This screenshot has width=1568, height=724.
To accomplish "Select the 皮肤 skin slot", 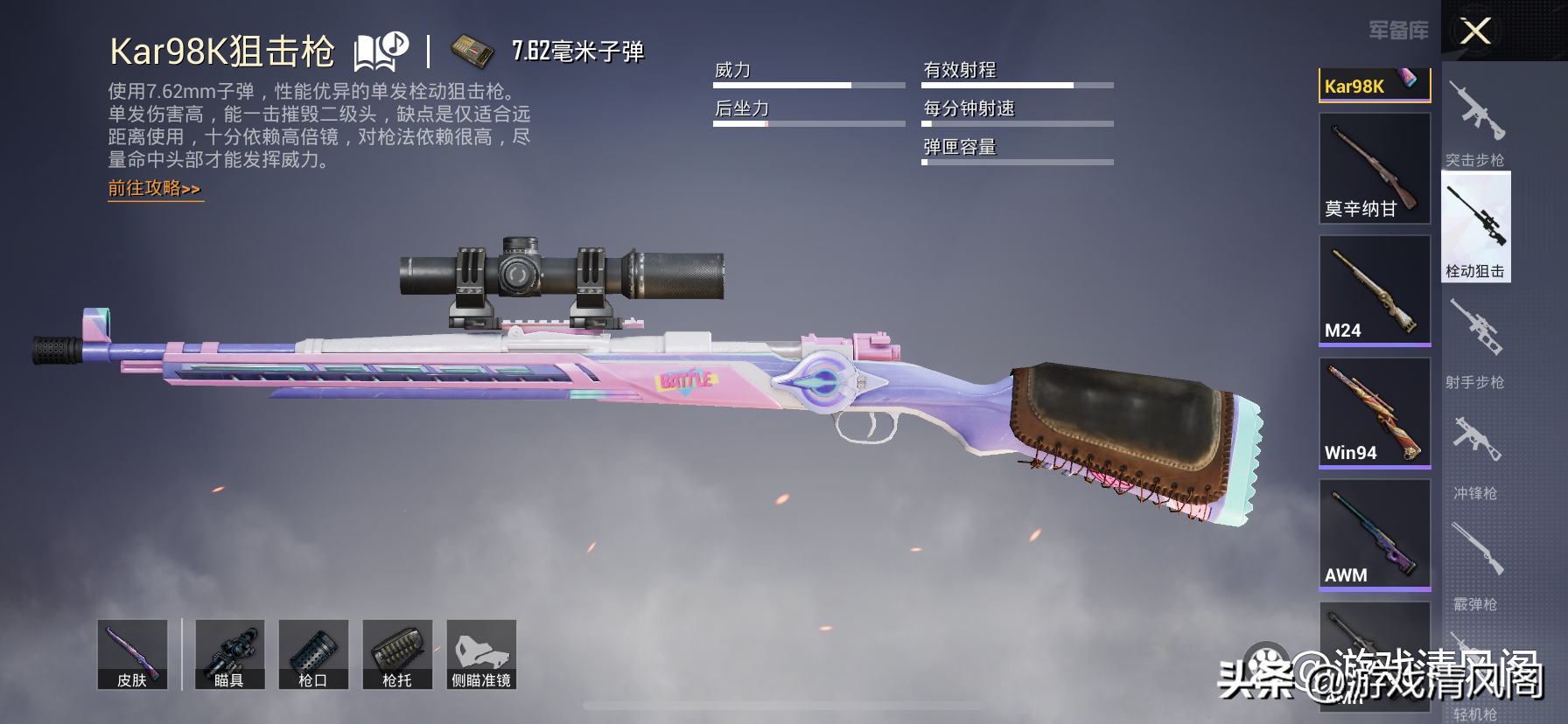I will (x=132, y=655).
